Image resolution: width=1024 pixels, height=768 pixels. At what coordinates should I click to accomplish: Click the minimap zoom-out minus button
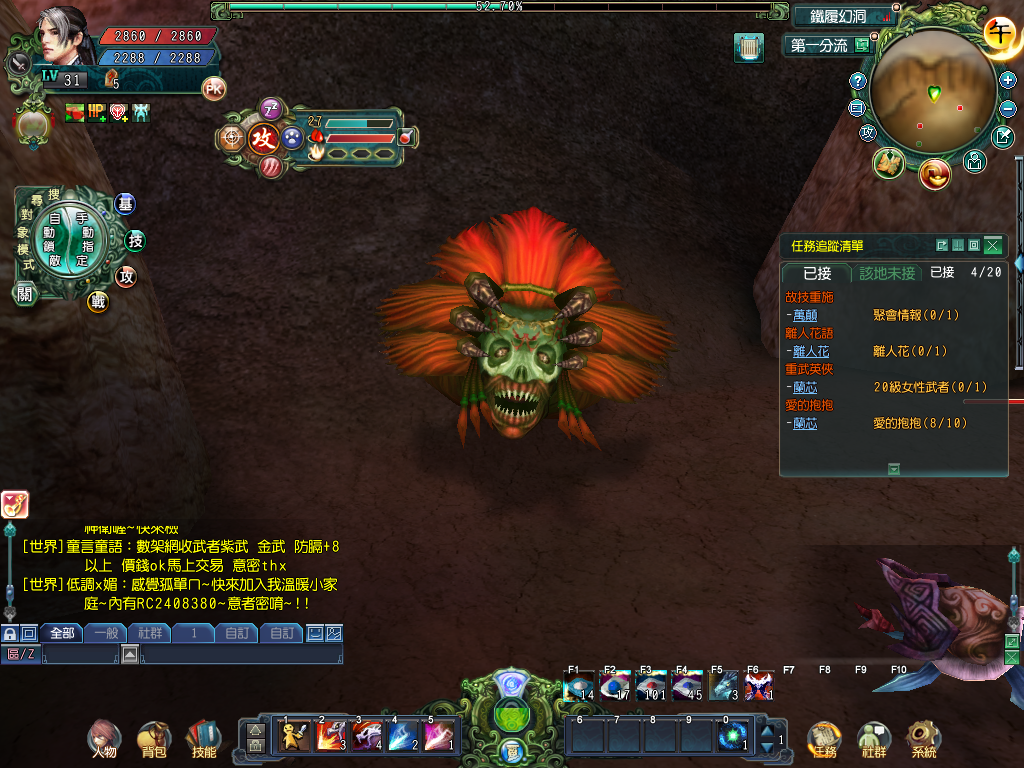pyautogui.click(x=1008, y=107)
